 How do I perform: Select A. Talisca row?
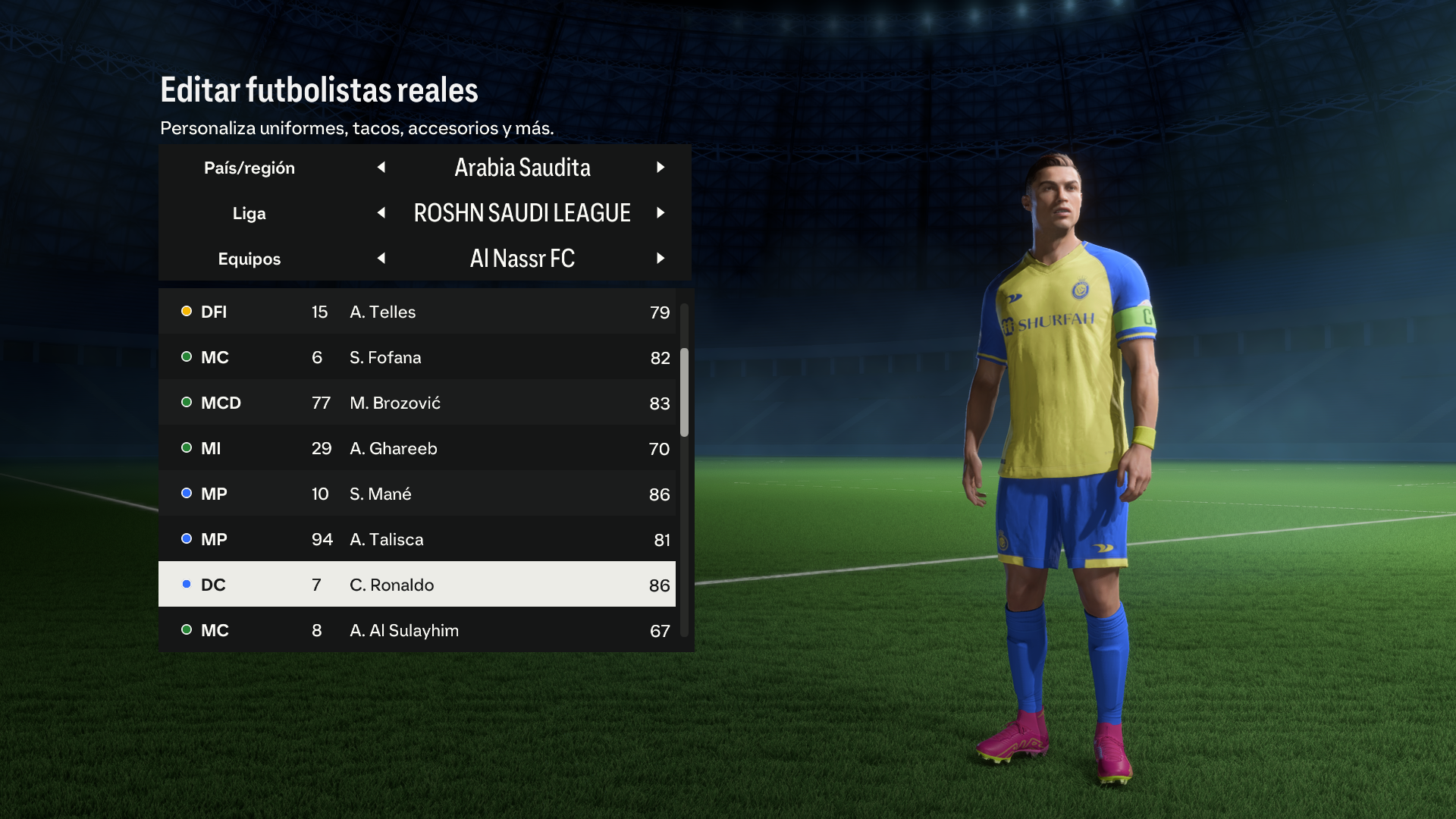417,539
